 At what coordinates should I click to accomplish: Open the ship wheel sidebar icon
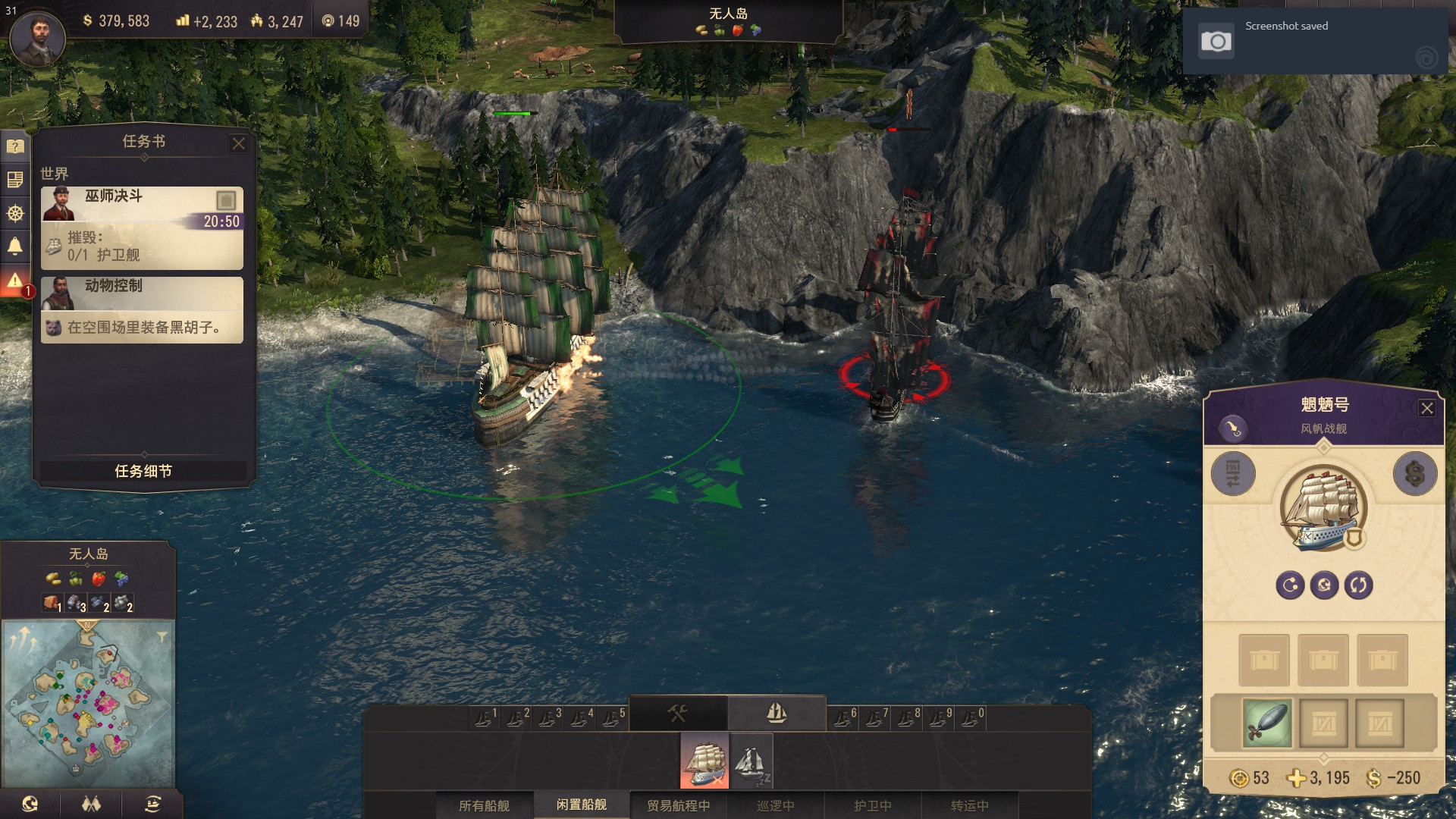15,213
